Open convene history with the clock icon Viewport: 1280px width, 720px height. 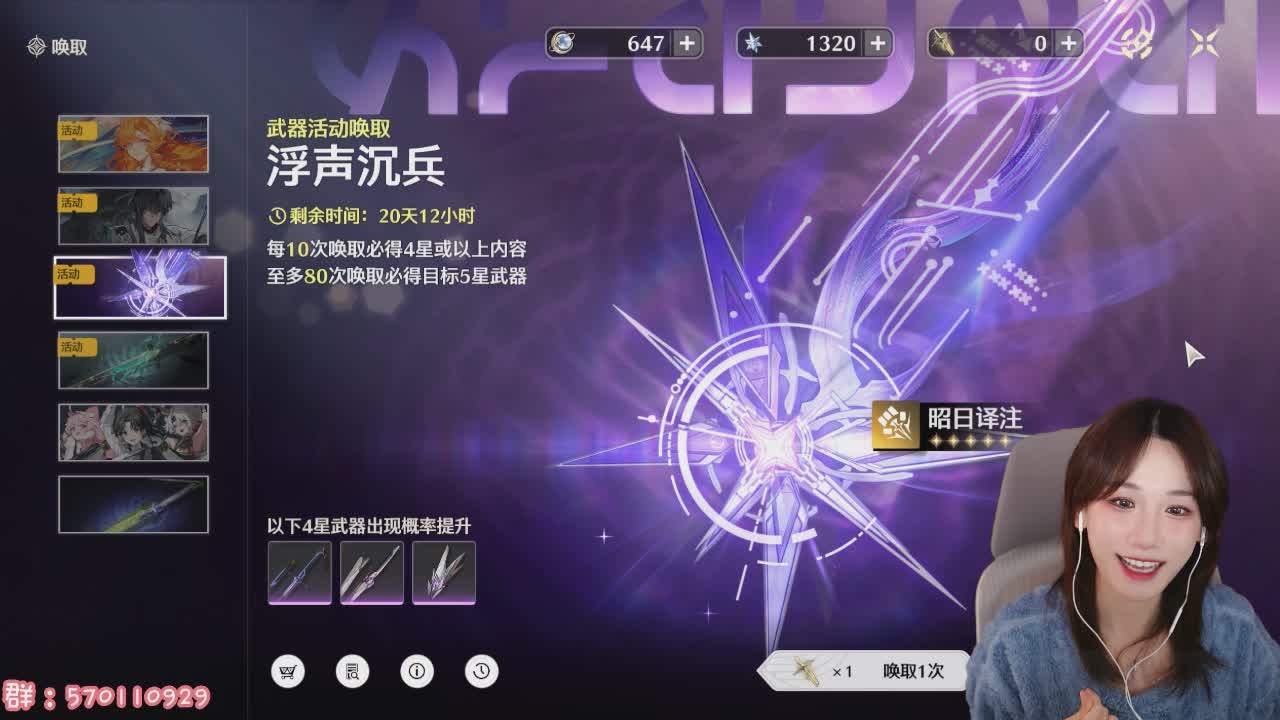click(x=481, y=672)
